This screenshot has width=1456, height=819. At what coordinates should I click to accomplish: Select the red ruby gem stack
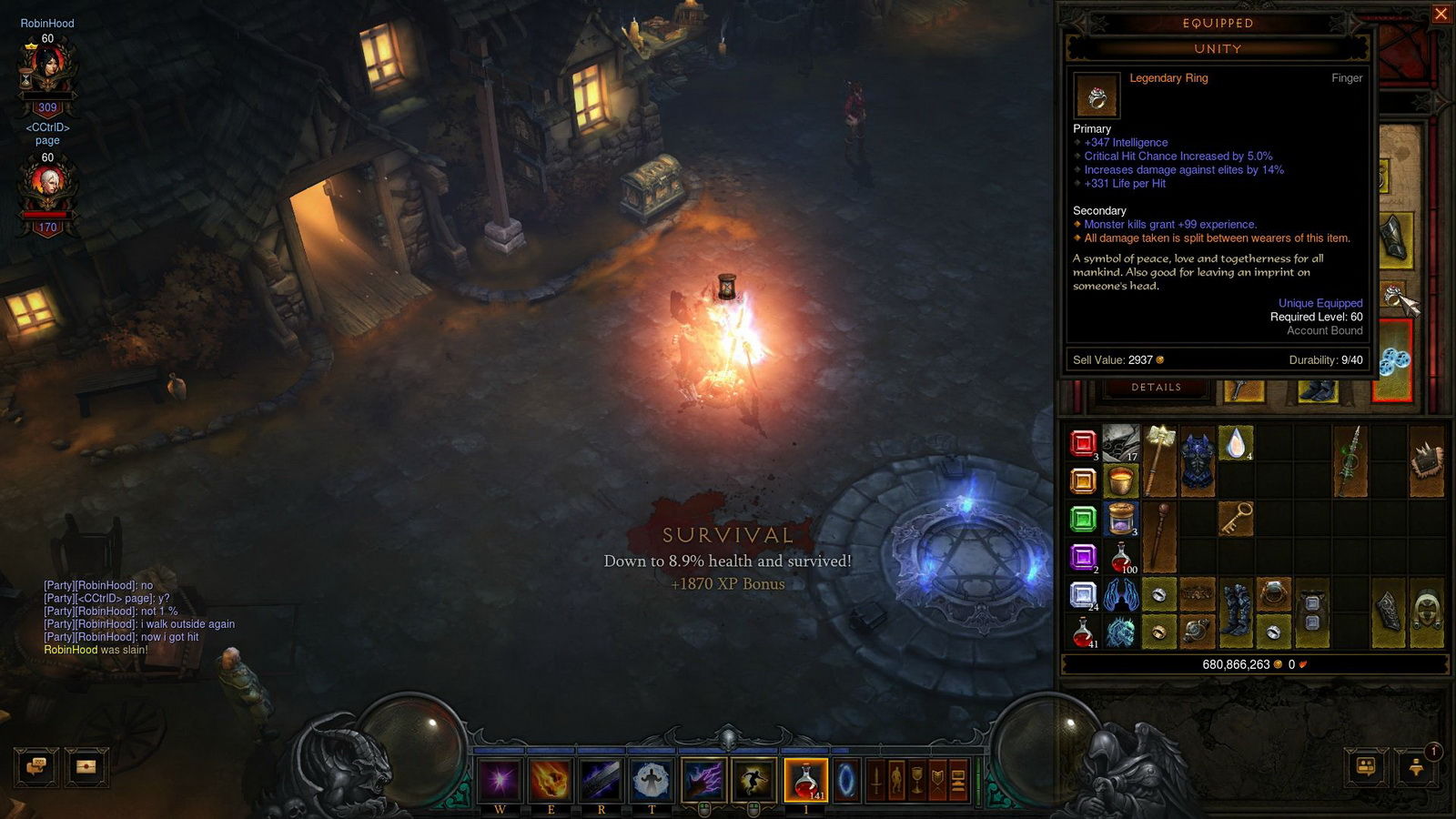1083,443
